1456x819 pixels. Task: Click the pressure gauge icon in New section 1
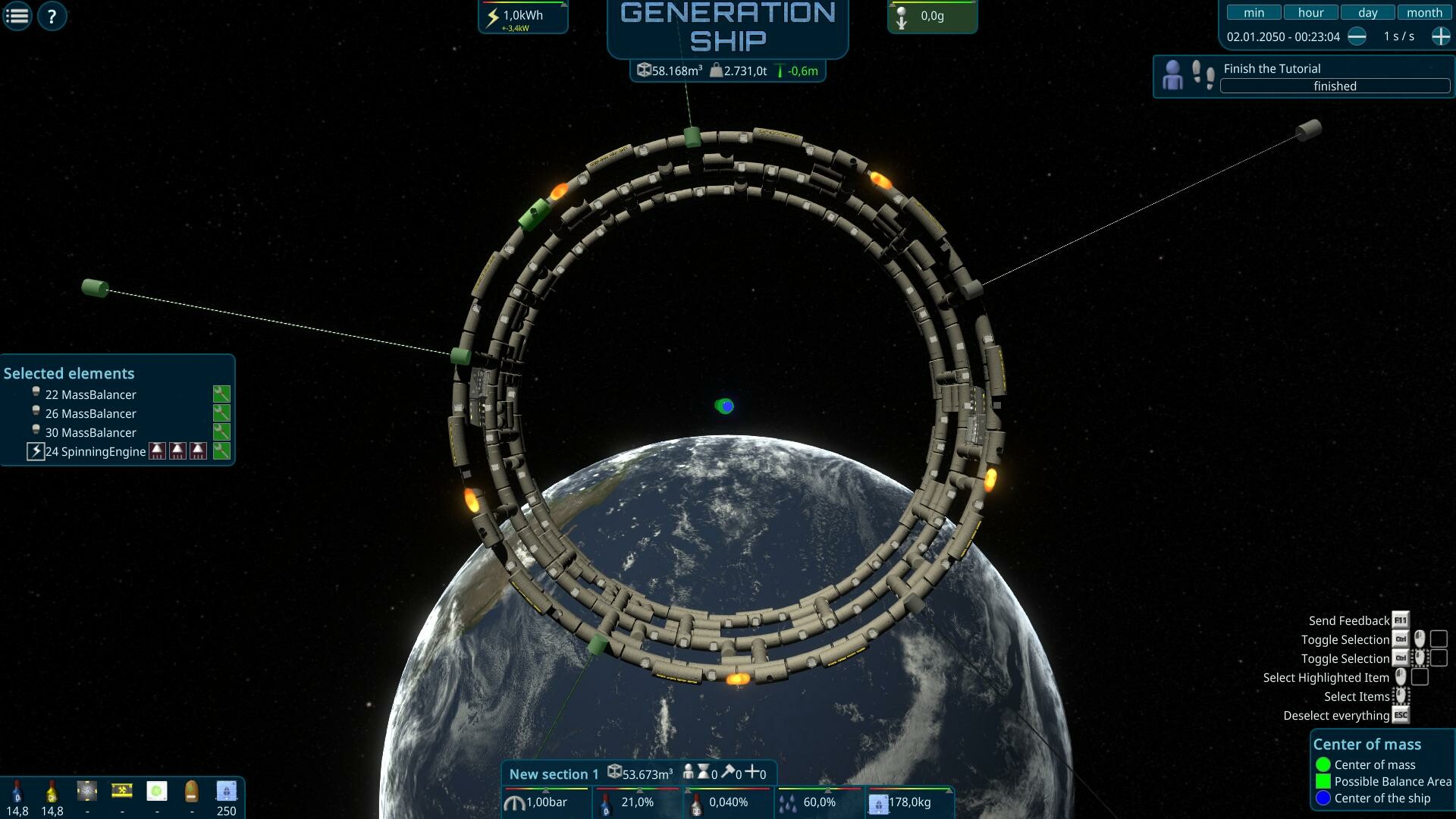514,802
